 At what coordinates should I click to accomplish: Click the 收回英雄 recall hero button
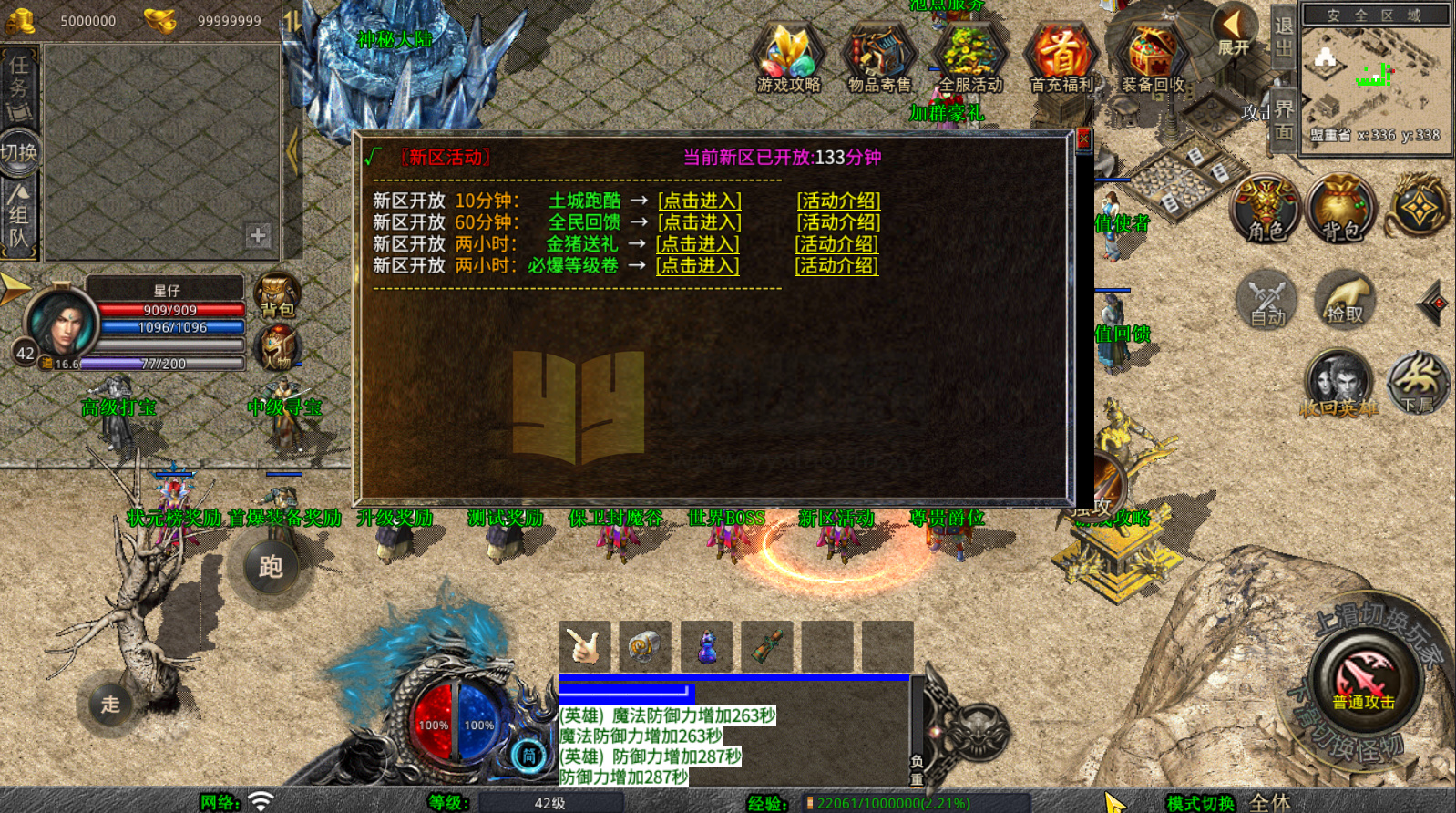[x=1338, y=385]
